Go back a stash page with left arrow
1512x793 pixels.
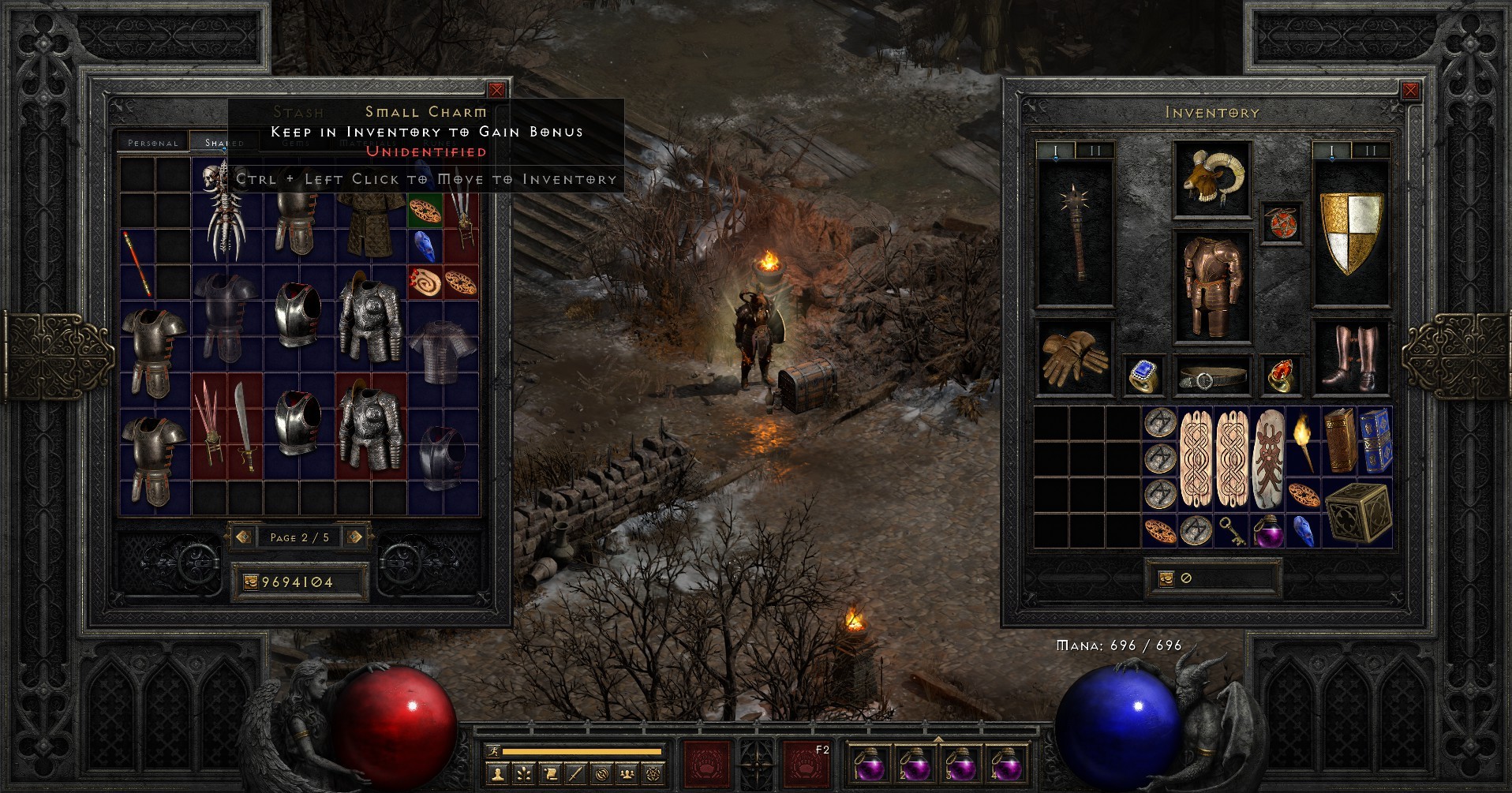tap(243, 537)
